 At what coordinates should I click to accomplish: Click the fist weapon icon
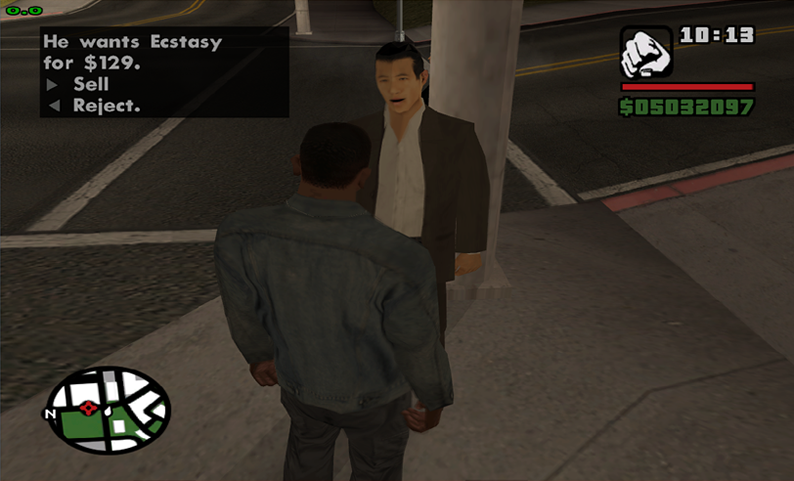click(x=645, y=52)
